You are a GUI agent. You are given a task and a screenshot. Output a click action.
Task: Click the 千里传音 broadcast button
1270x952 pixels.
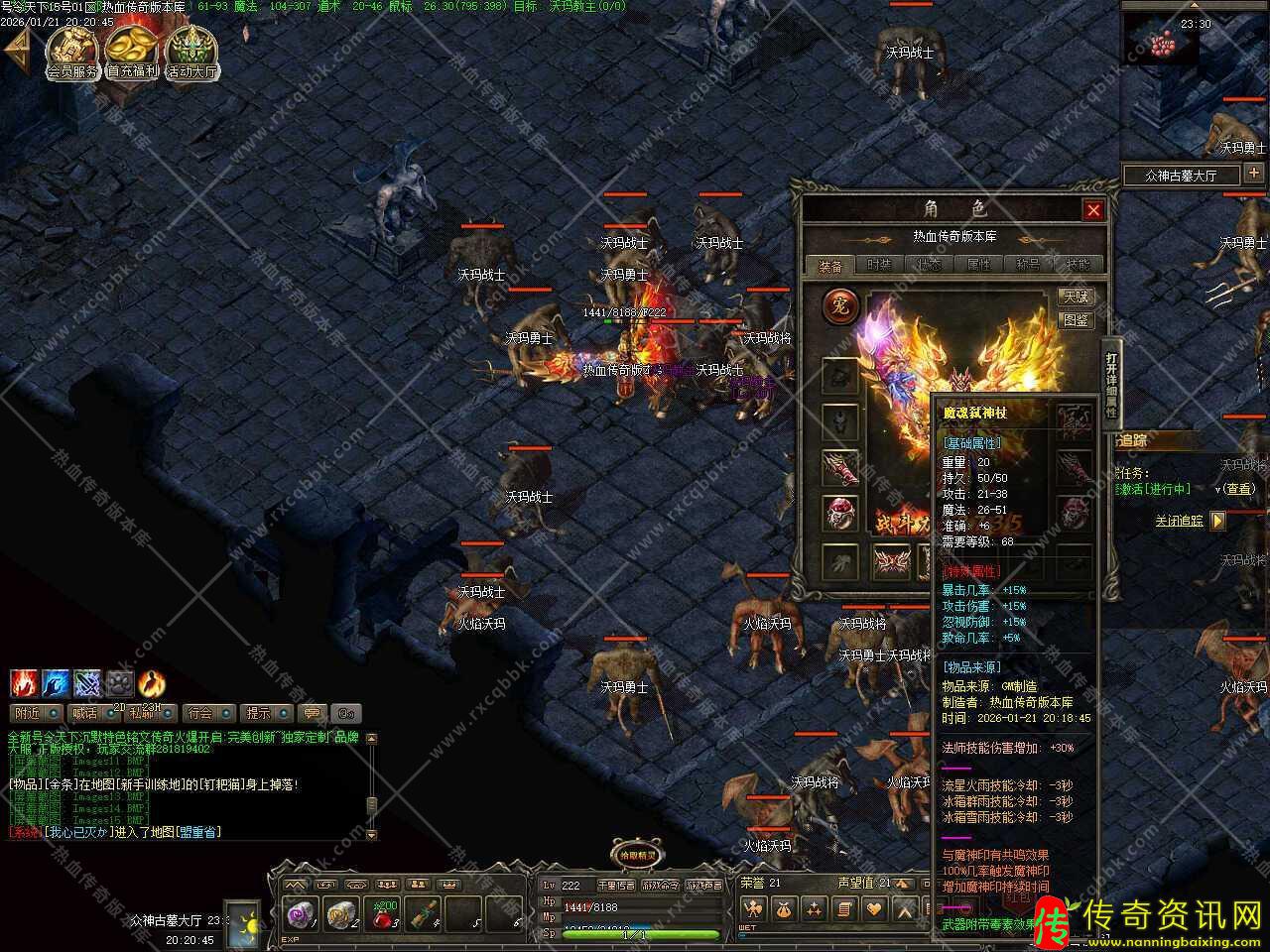[615, 885]
